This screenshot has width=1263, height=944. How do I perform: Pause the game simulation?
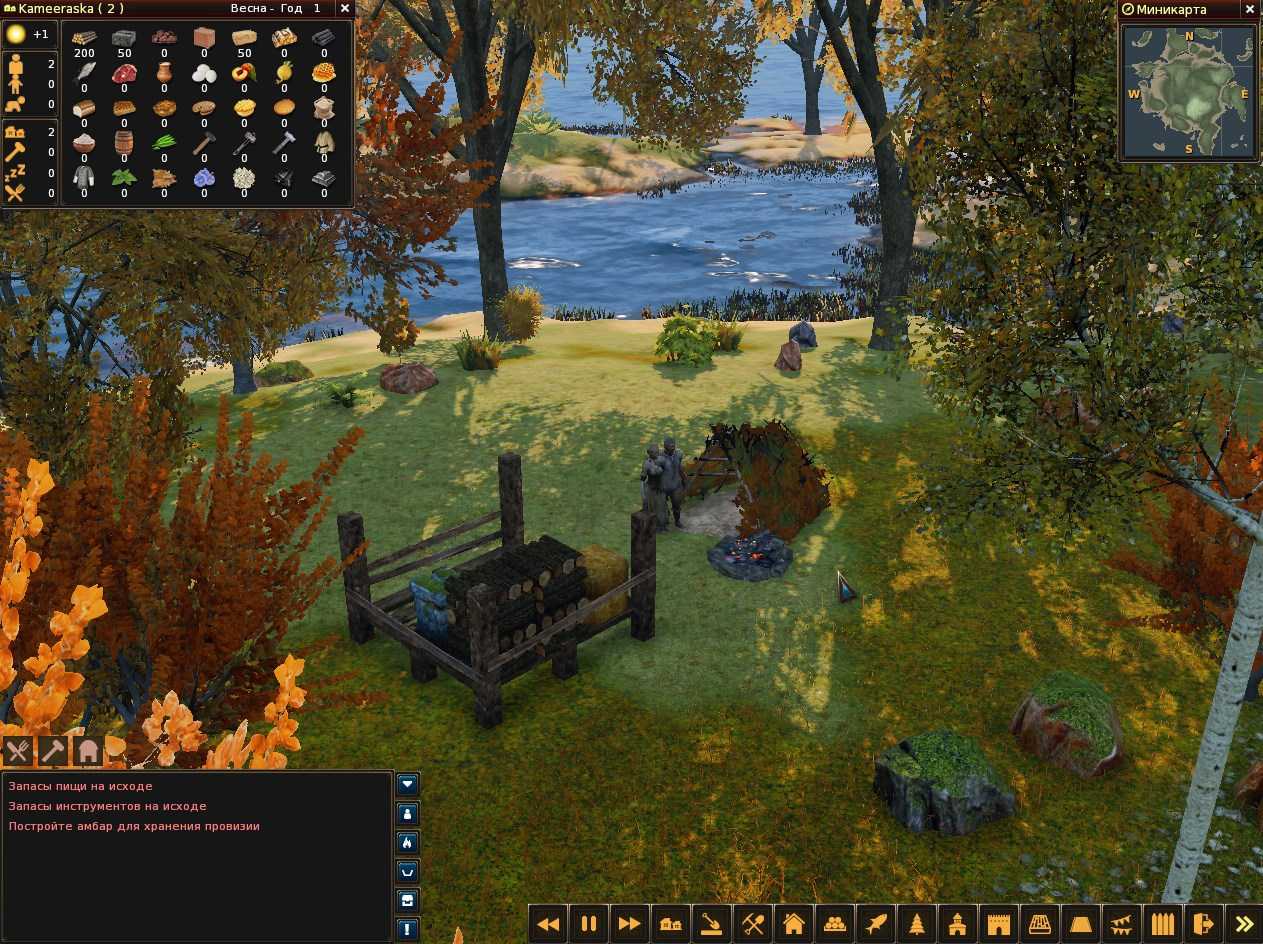click(588, 924)
